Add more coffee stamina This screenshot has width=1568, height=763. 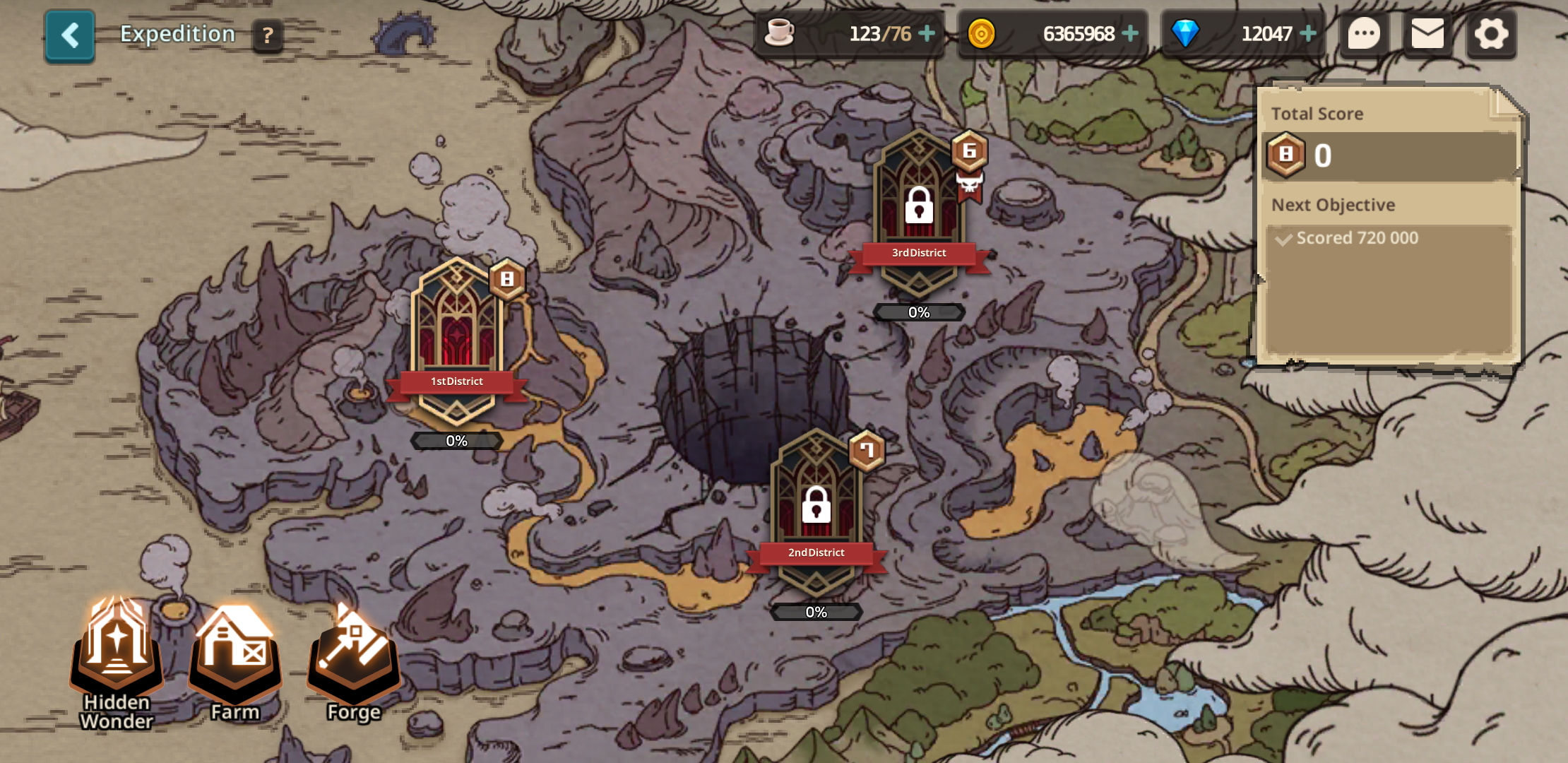click(927, 34)
